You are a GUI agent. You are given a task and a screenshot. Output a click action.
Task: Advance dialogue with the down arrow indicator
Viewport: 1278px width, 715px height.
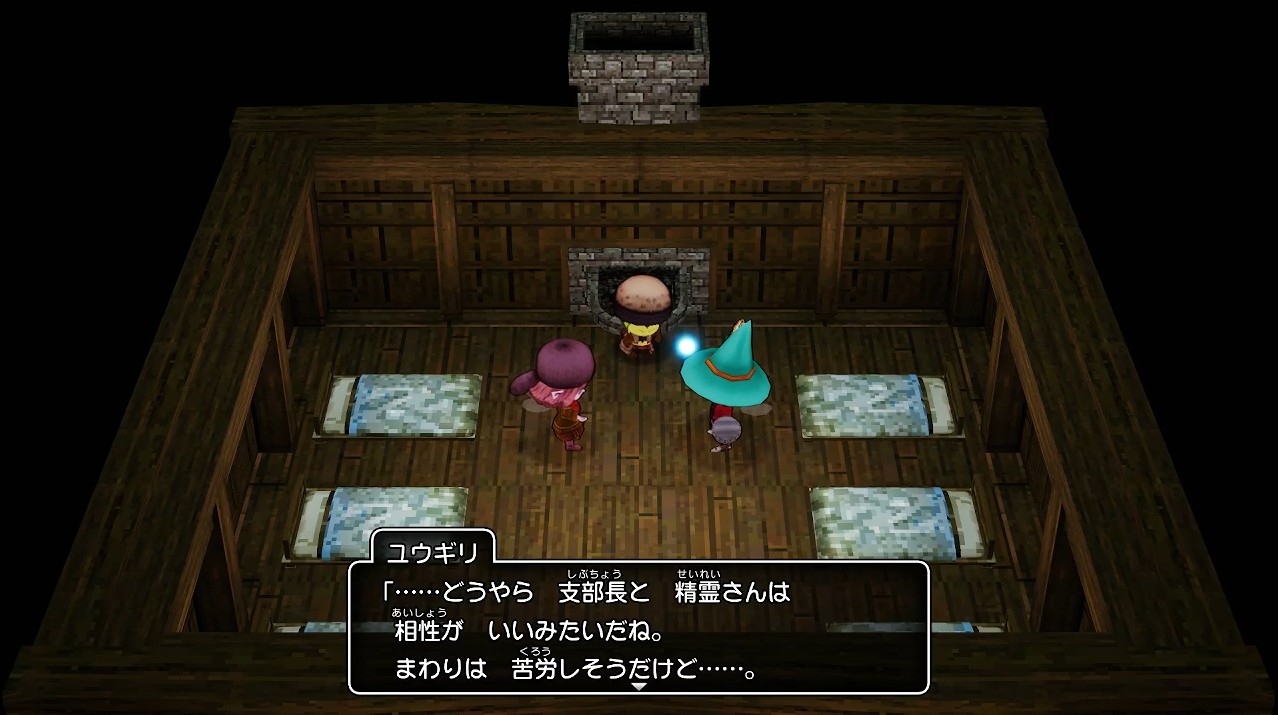[x=639, y=686]
